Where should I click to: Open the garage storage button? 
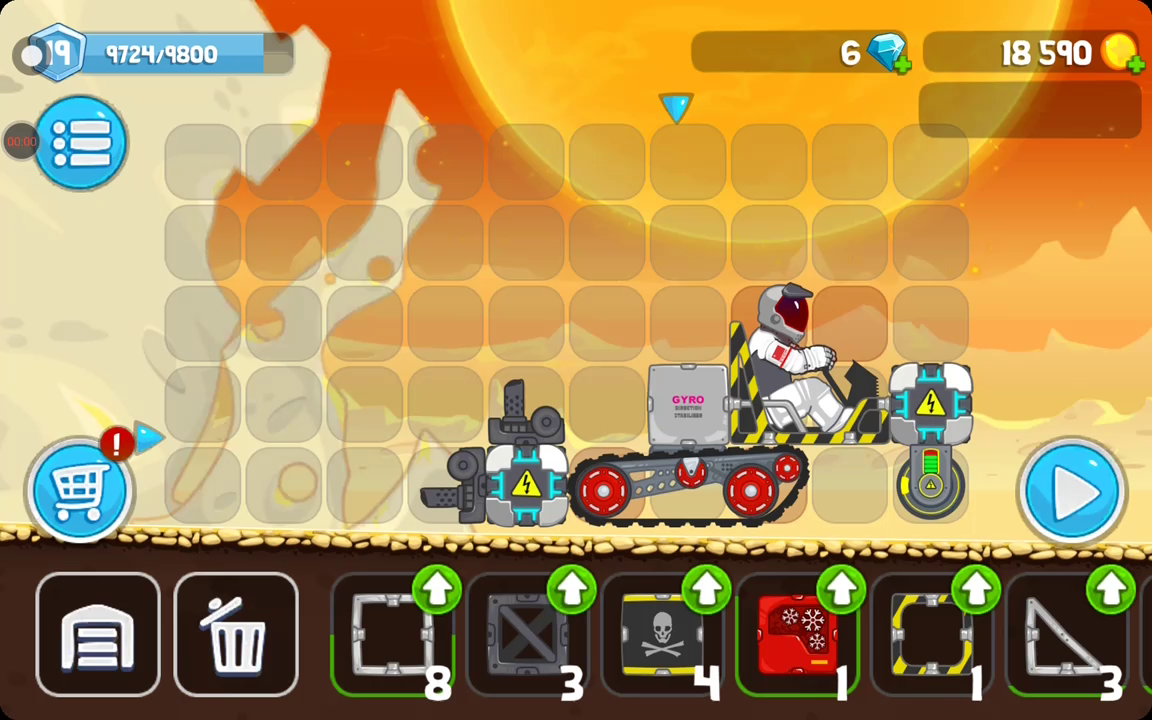tap(98, 635)
